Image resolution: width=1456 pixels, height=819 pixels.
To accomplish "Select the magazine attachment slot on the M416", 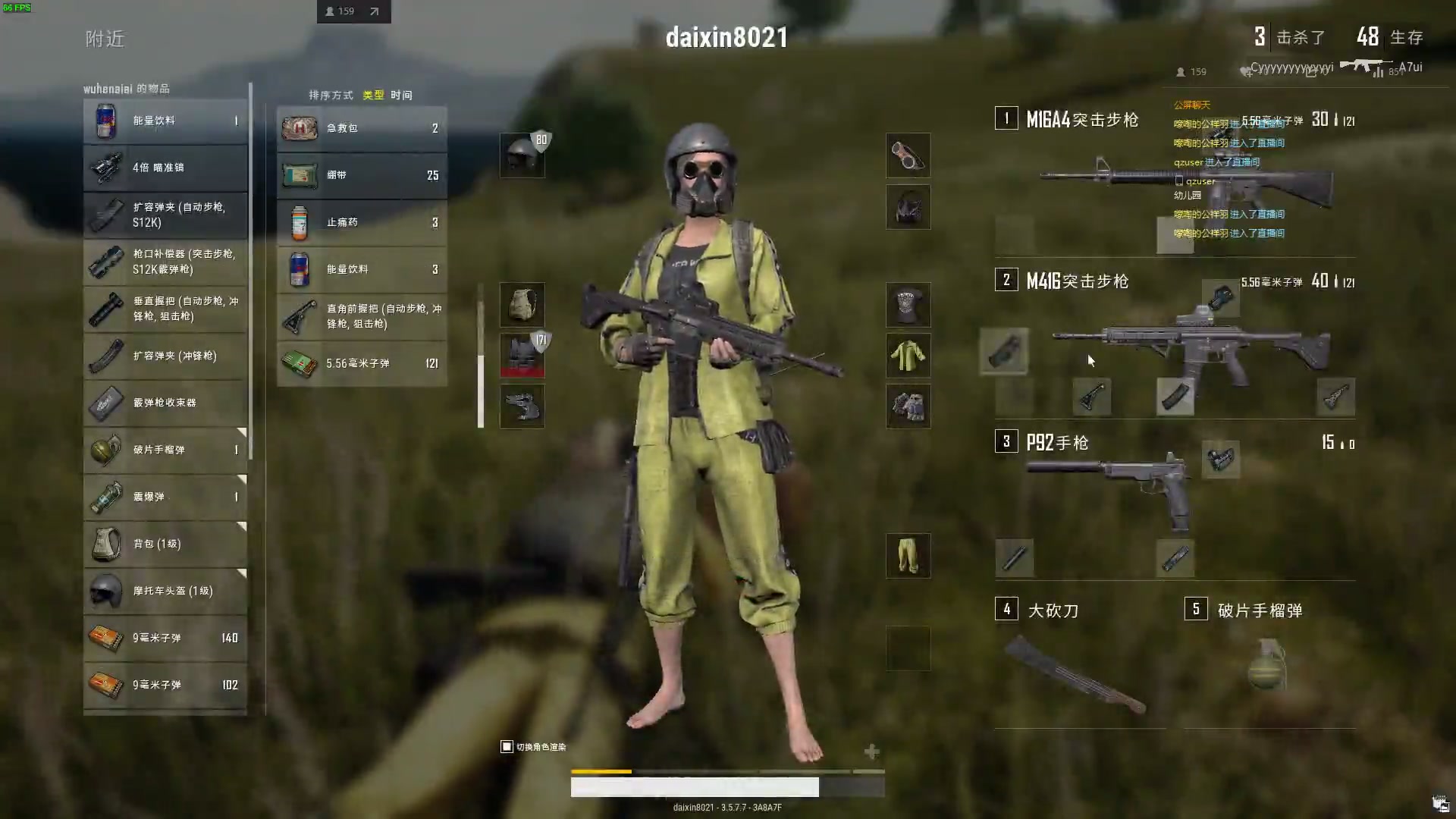I will [x=1175, y=397].
